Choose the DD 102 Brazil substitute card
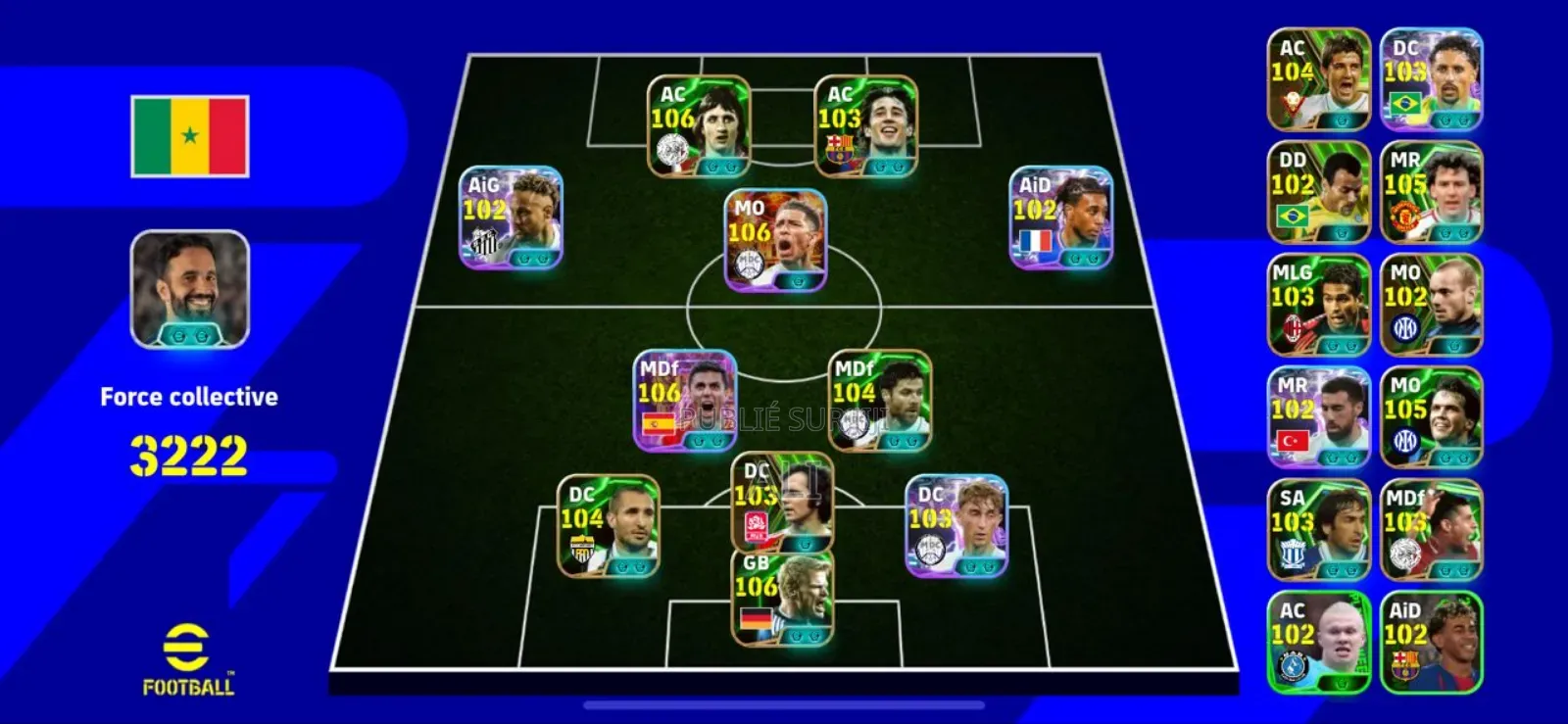 tap(1318, 192)
